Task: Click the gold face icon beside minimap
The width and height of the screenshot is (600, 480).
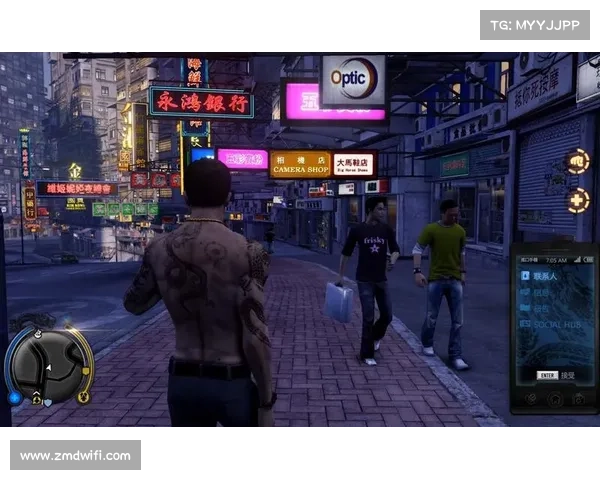Action: [84, 398]
